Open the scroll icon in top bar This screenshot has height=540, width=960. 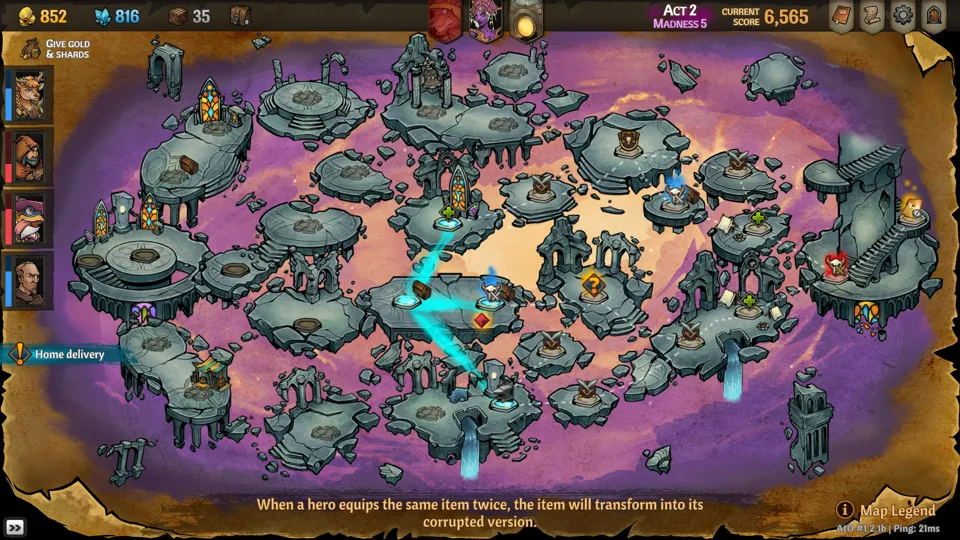pyautogui.click(x=873, y=16)
